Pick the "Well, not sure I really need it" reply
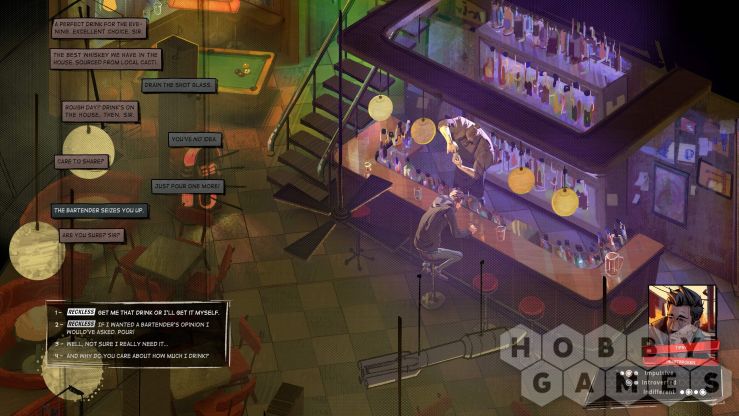This screenshot has width=739, height=416. pyautogui.click(x=125, y=341)
